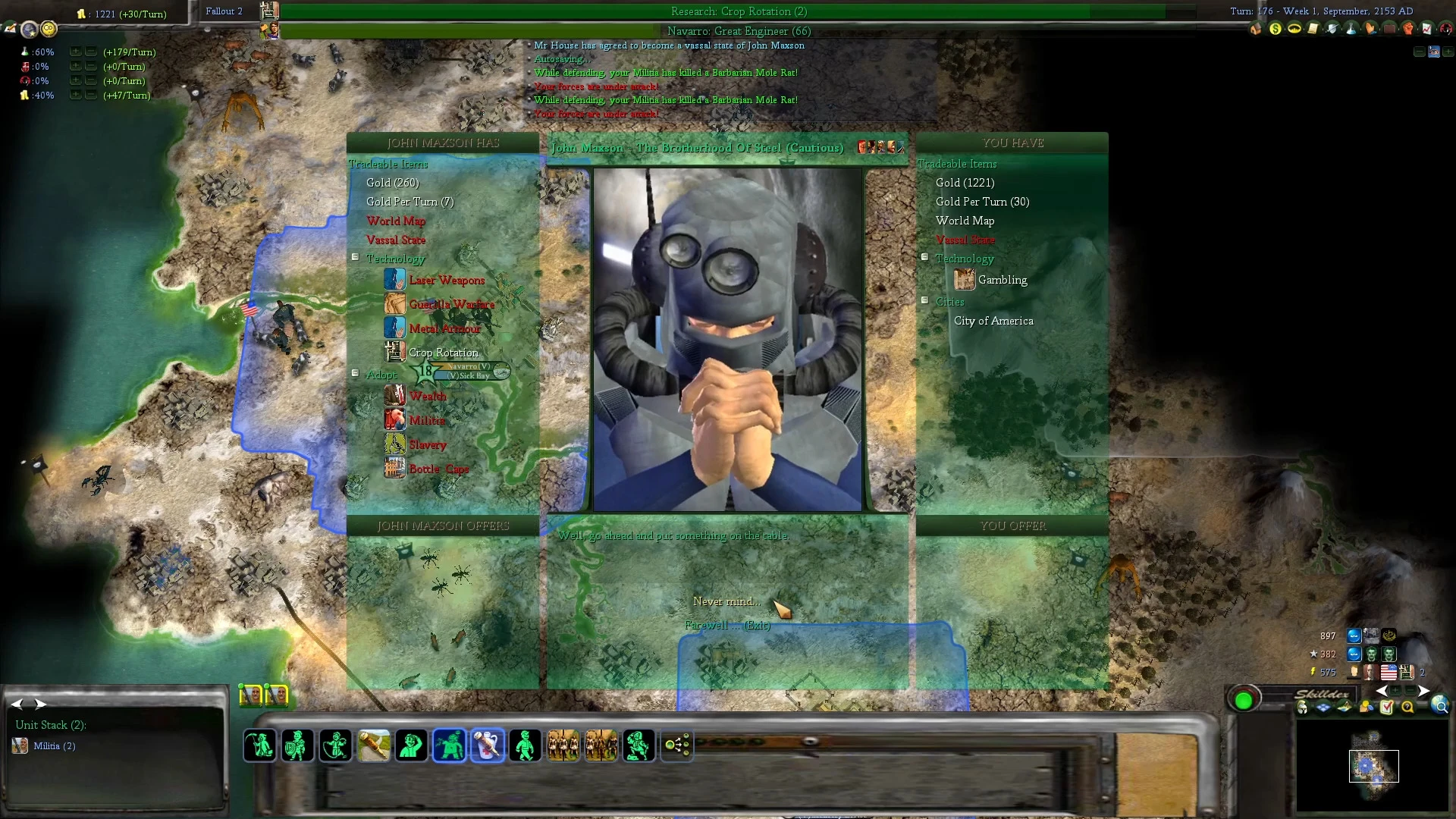
Task: Click Farewell ... (Exit) to end negotiations
Action: tap(726, 626)
